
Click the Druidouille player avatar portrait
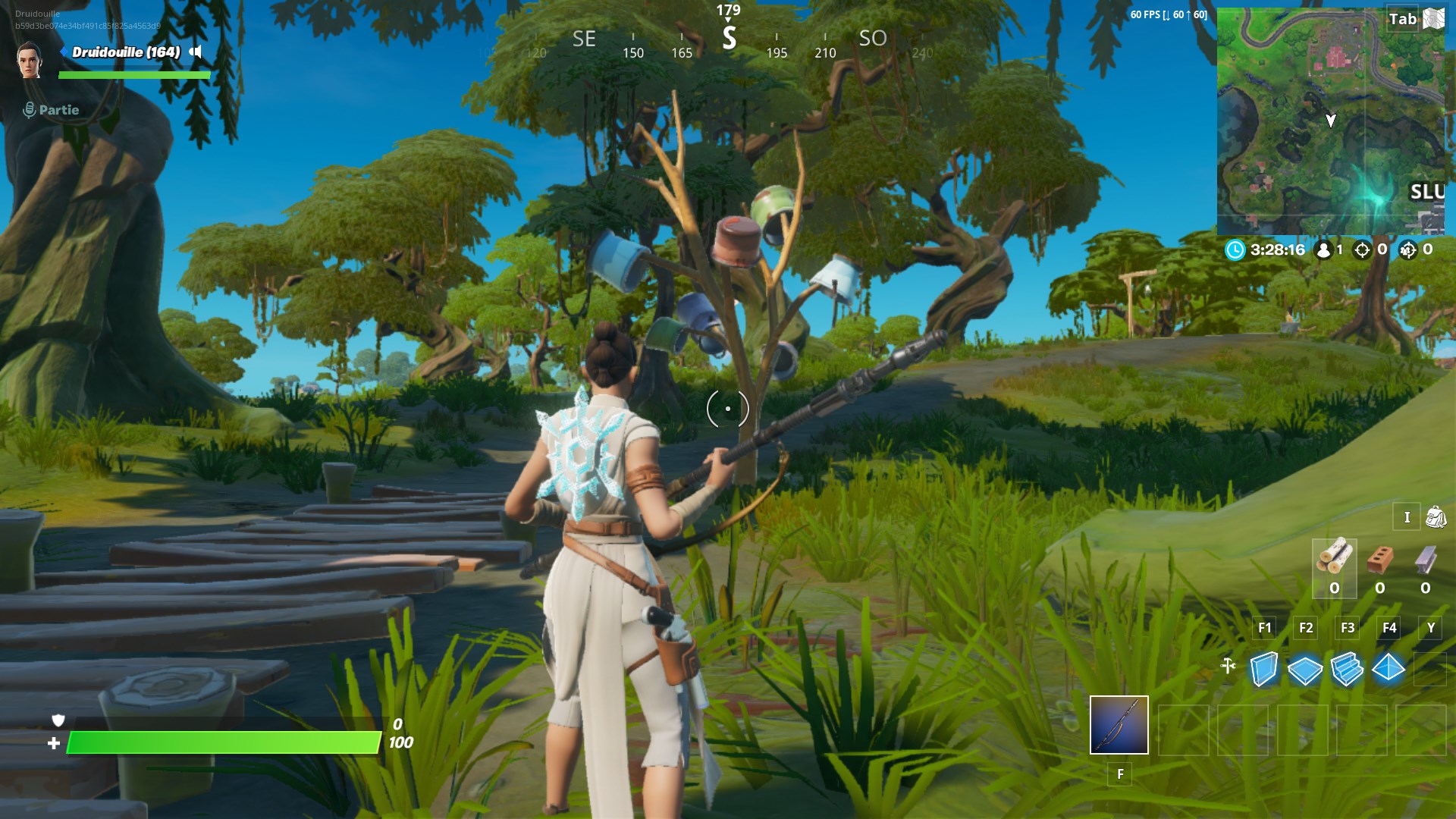point(30,61)
